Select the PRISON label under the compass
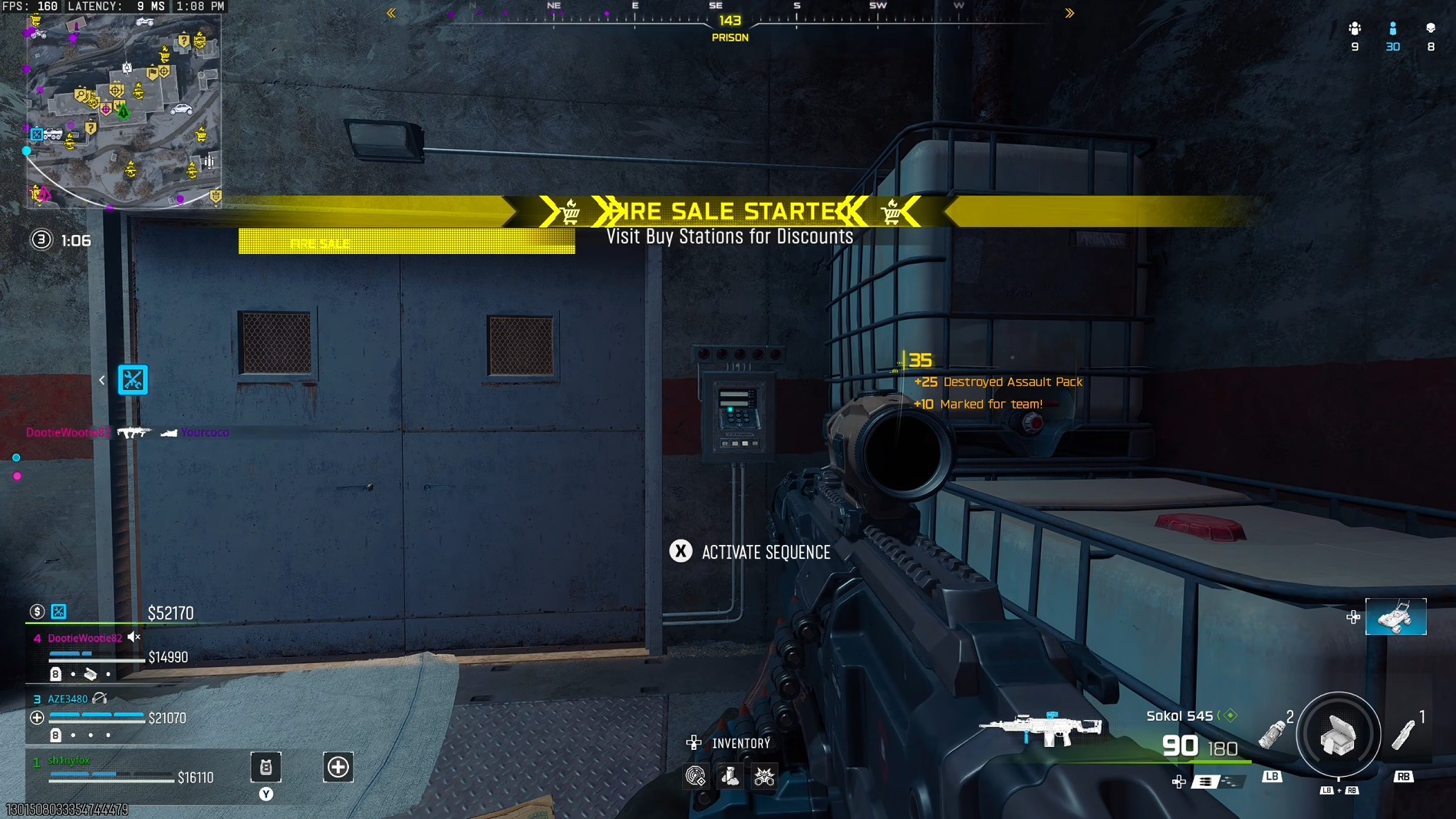Image resolution: width=1456 pixels, height=819 pixels. coord(730,37)
